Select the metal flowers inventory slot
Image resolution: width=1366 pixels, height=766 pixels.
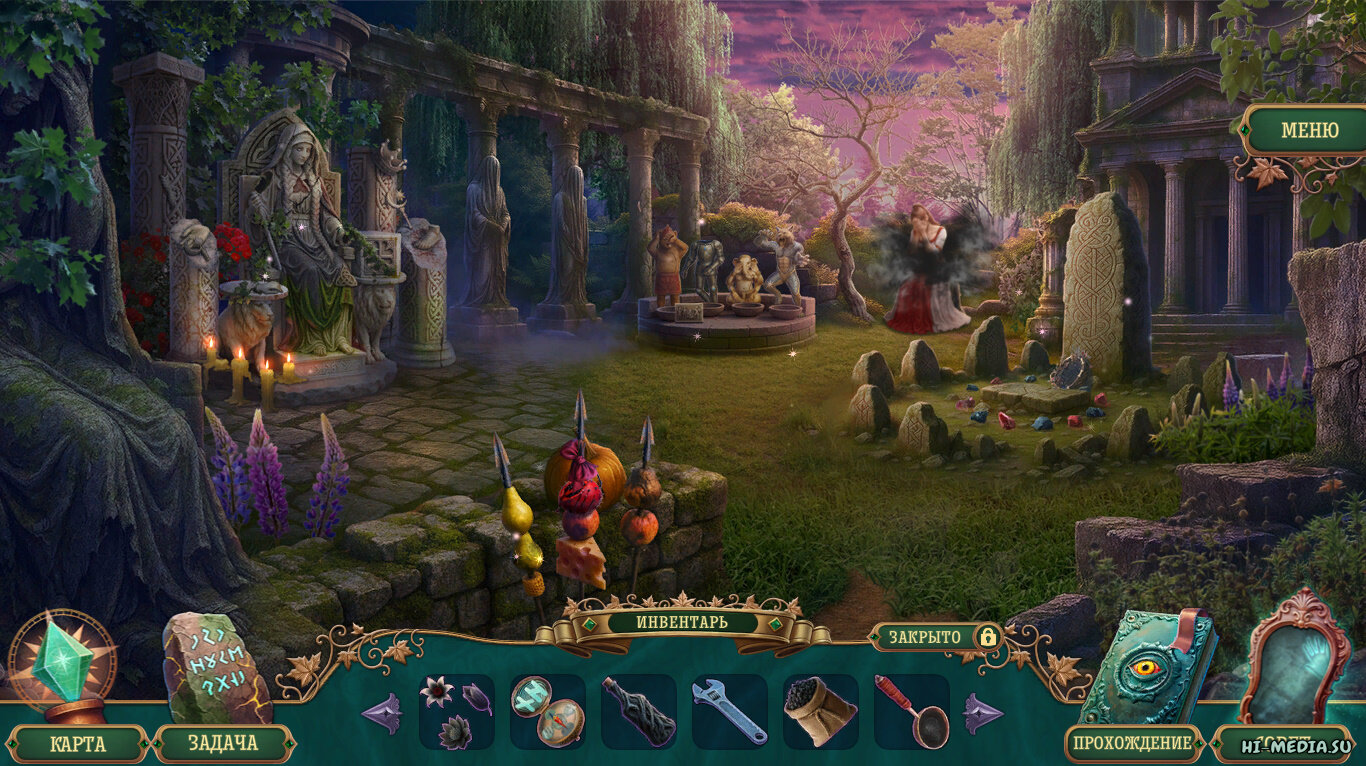456,711
